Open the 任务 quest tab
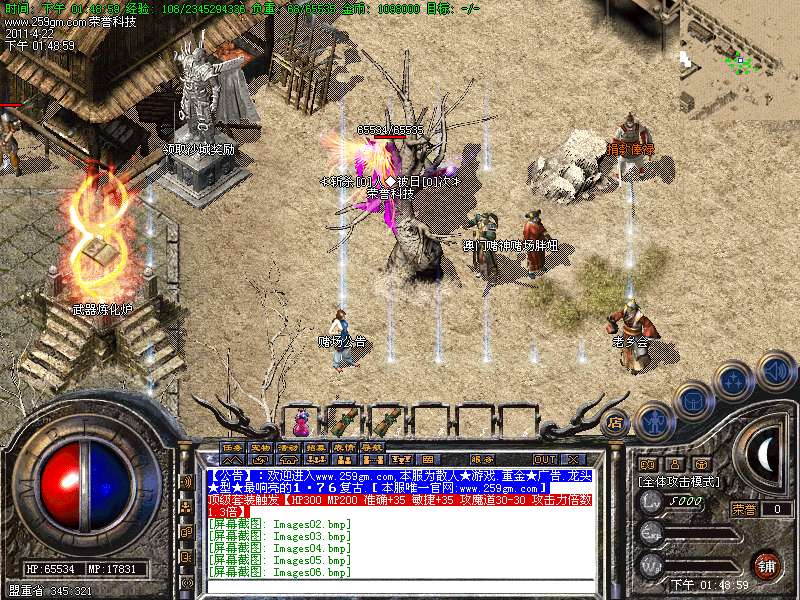Screen dimensions: 800x600 point(232,447)
